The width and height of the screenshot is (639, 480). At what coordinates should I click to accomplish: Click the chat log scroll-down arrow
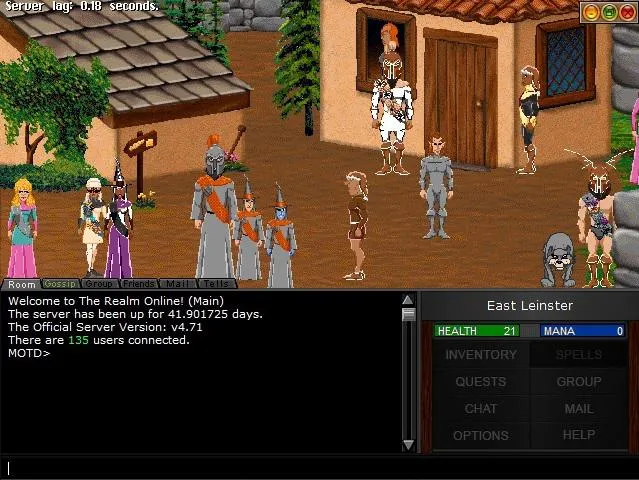coord(408,445)
